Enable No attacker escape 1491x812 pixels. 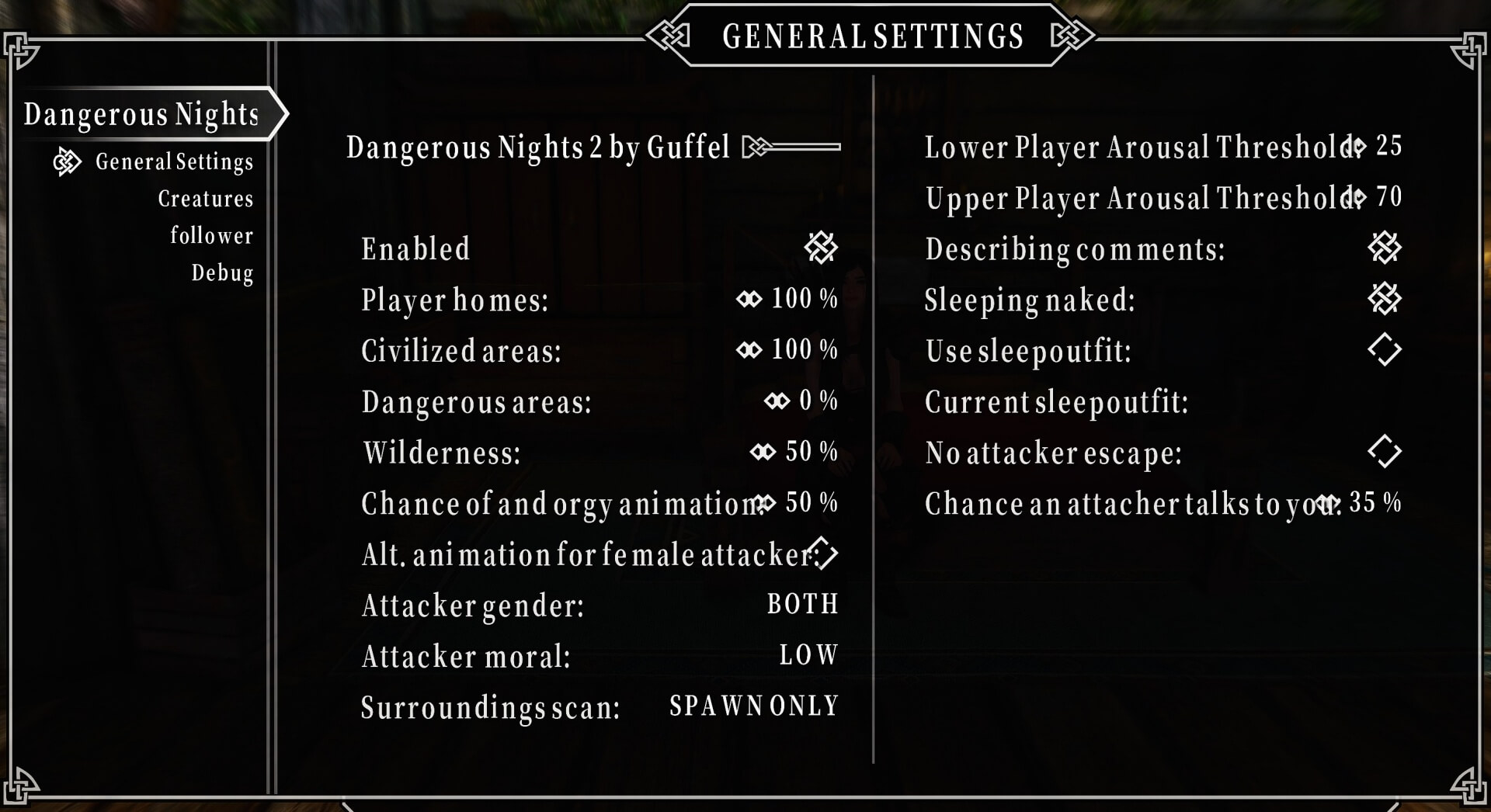click(x=1385, y=452)
